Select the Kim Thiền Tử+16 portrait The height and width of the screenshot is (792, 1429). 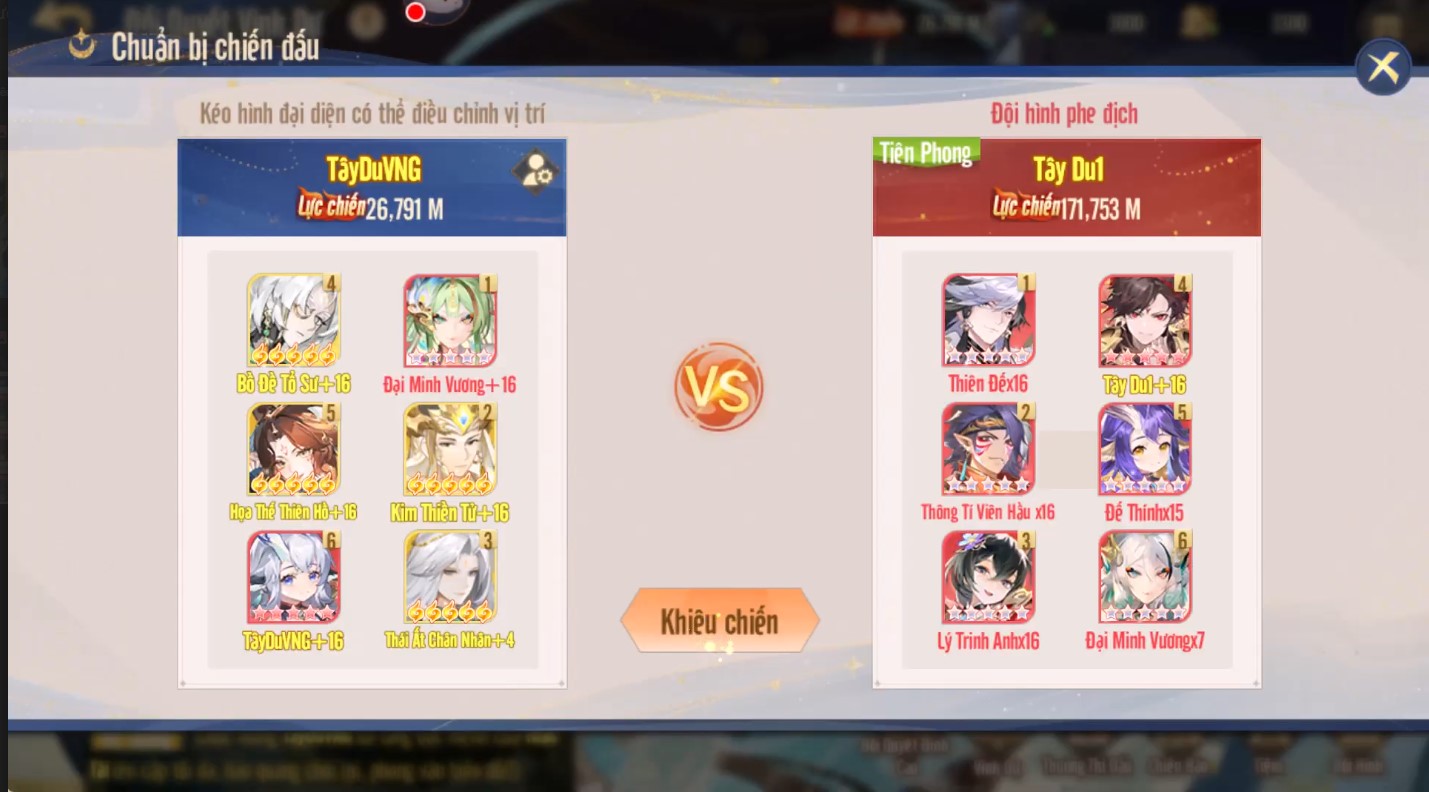449,448
